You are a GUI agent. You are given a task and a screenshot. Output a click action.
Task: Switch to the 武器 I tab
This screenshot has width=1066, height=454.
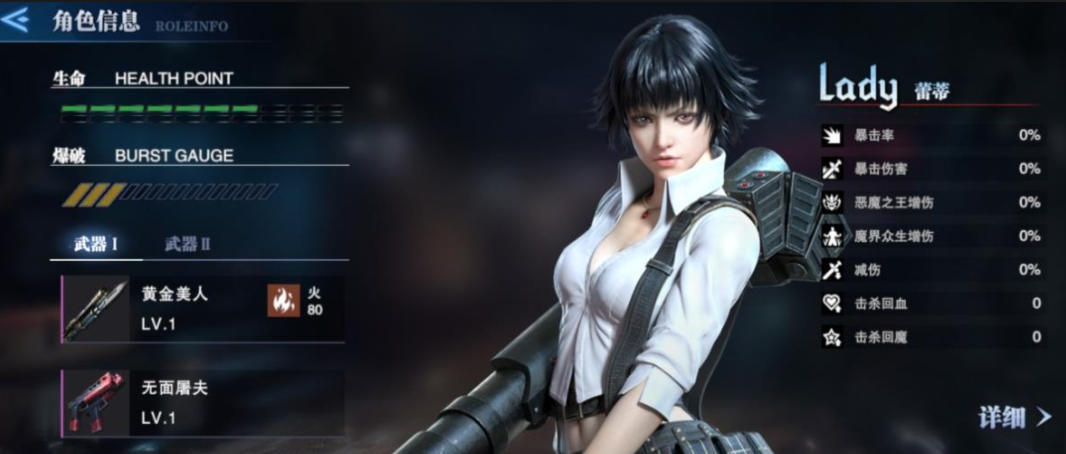96,244
